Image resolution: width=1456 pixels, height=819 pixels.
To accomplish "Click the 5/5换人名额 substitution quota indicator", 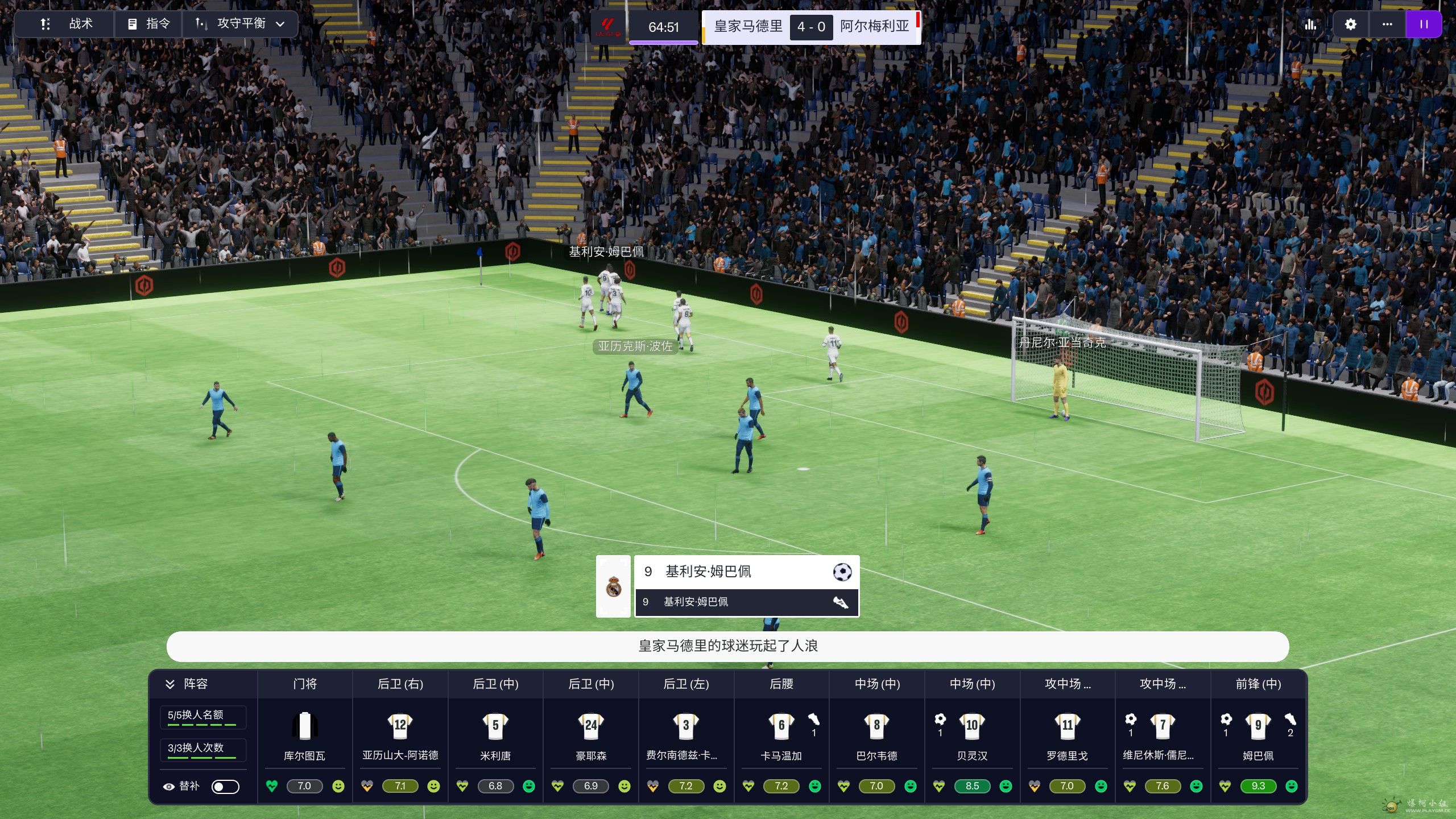I will [x=202, y=717].
